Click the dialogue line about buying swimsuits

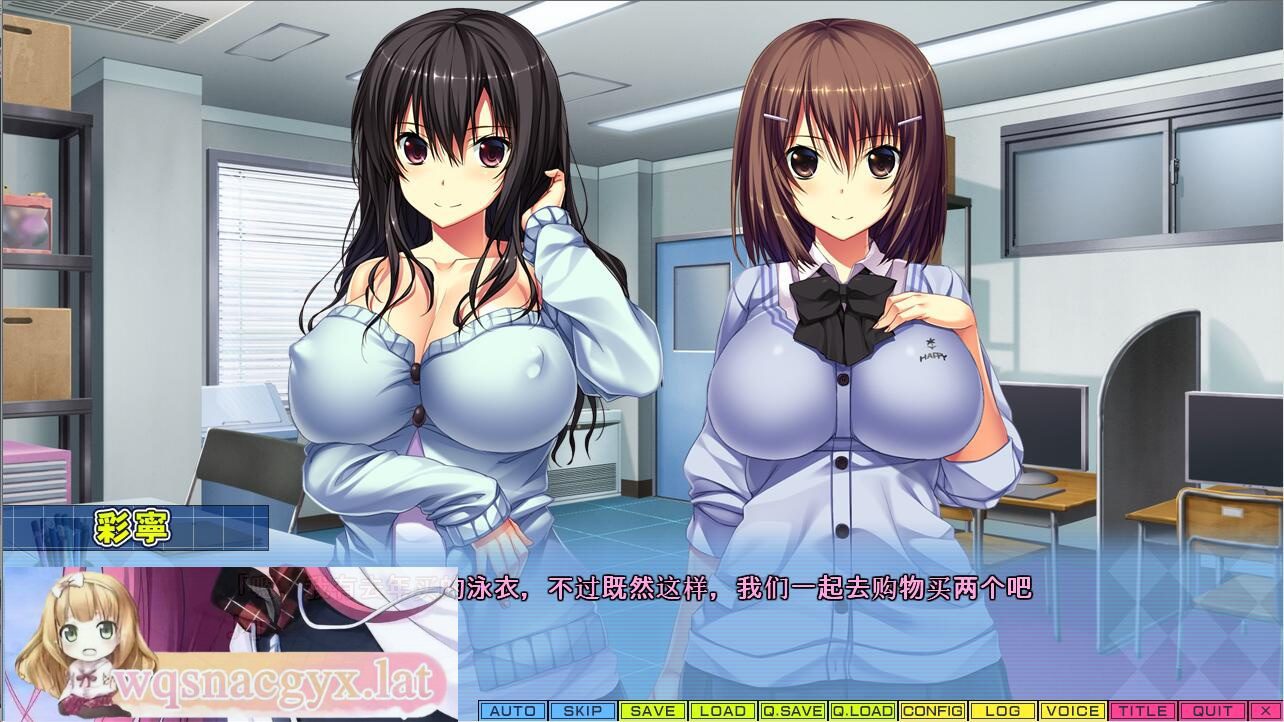640,589
